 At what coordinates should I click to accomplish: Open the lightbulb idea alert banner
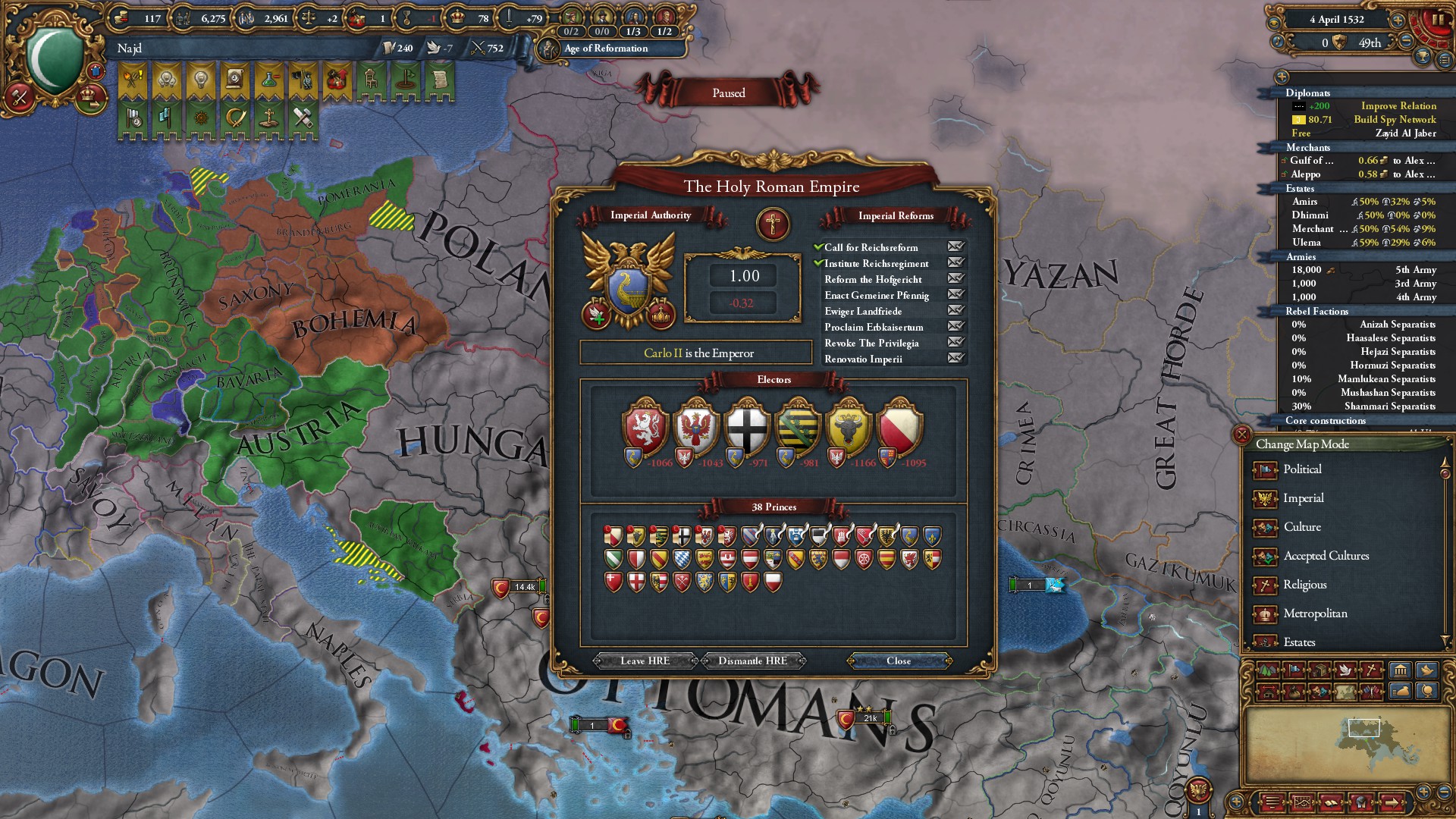click(x=201, y=80)
